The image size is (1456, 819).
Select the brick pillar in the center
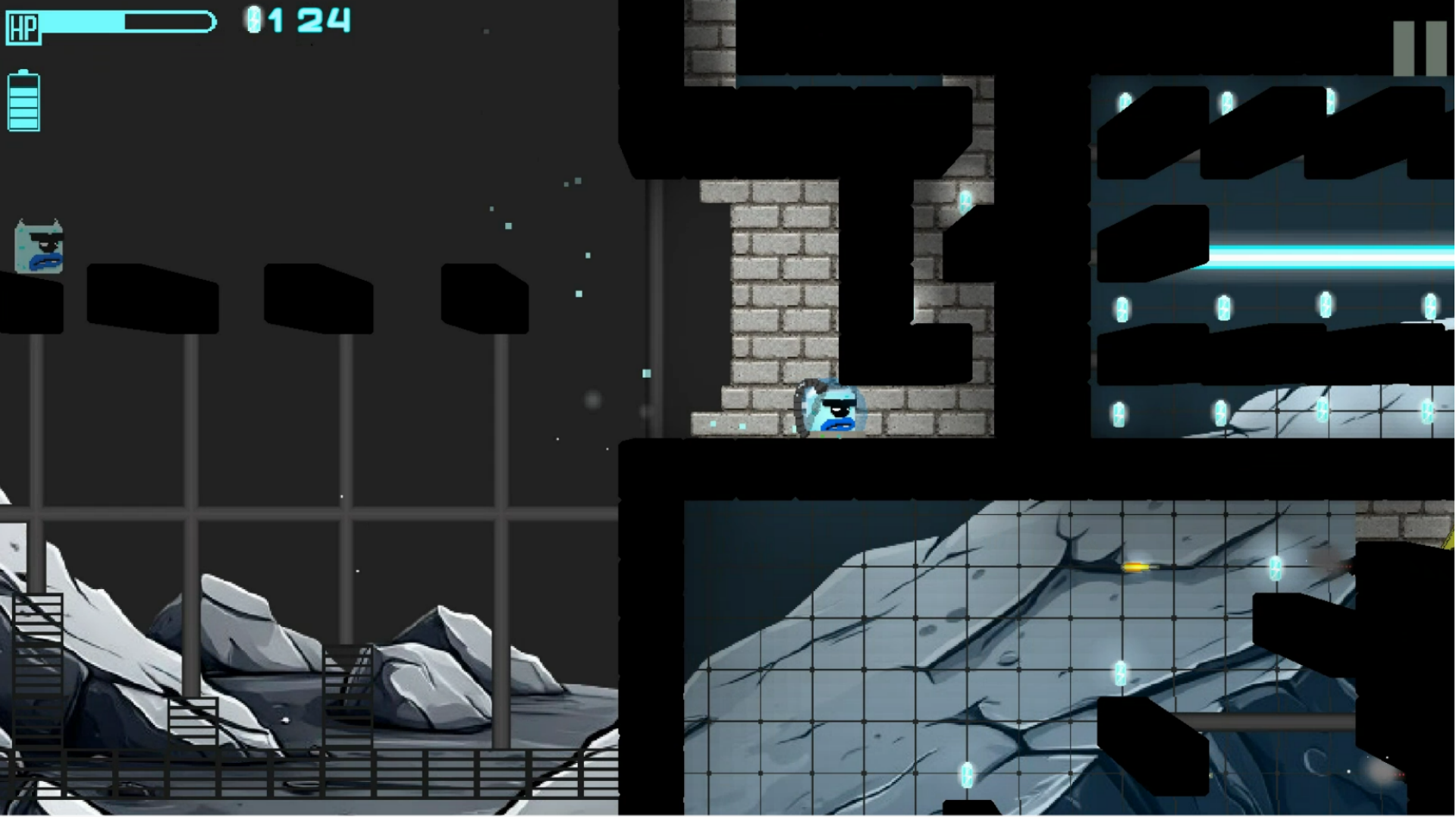[781, 303]
